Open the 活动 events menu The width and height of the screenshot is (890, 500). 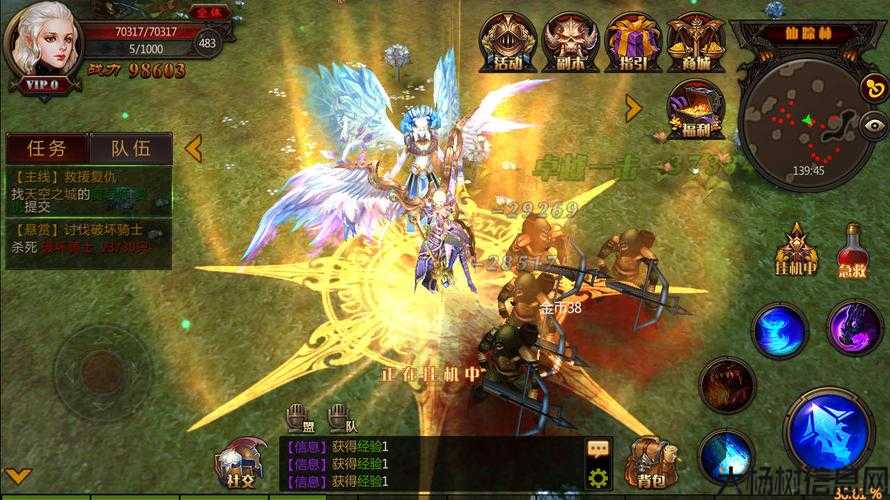point(507,42)
